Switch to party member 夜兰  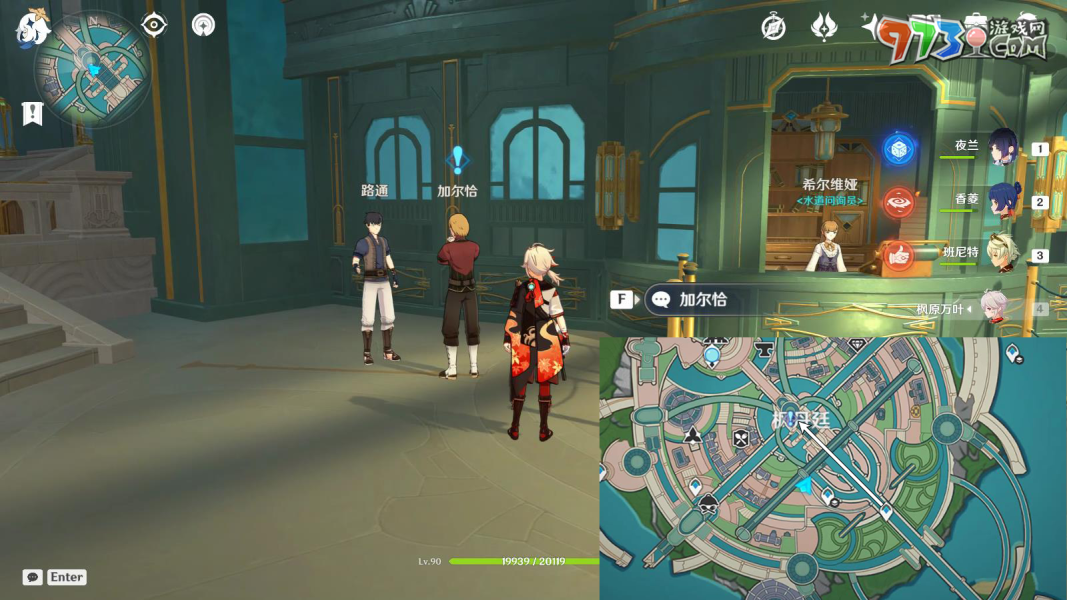(x=1001, y=147)
